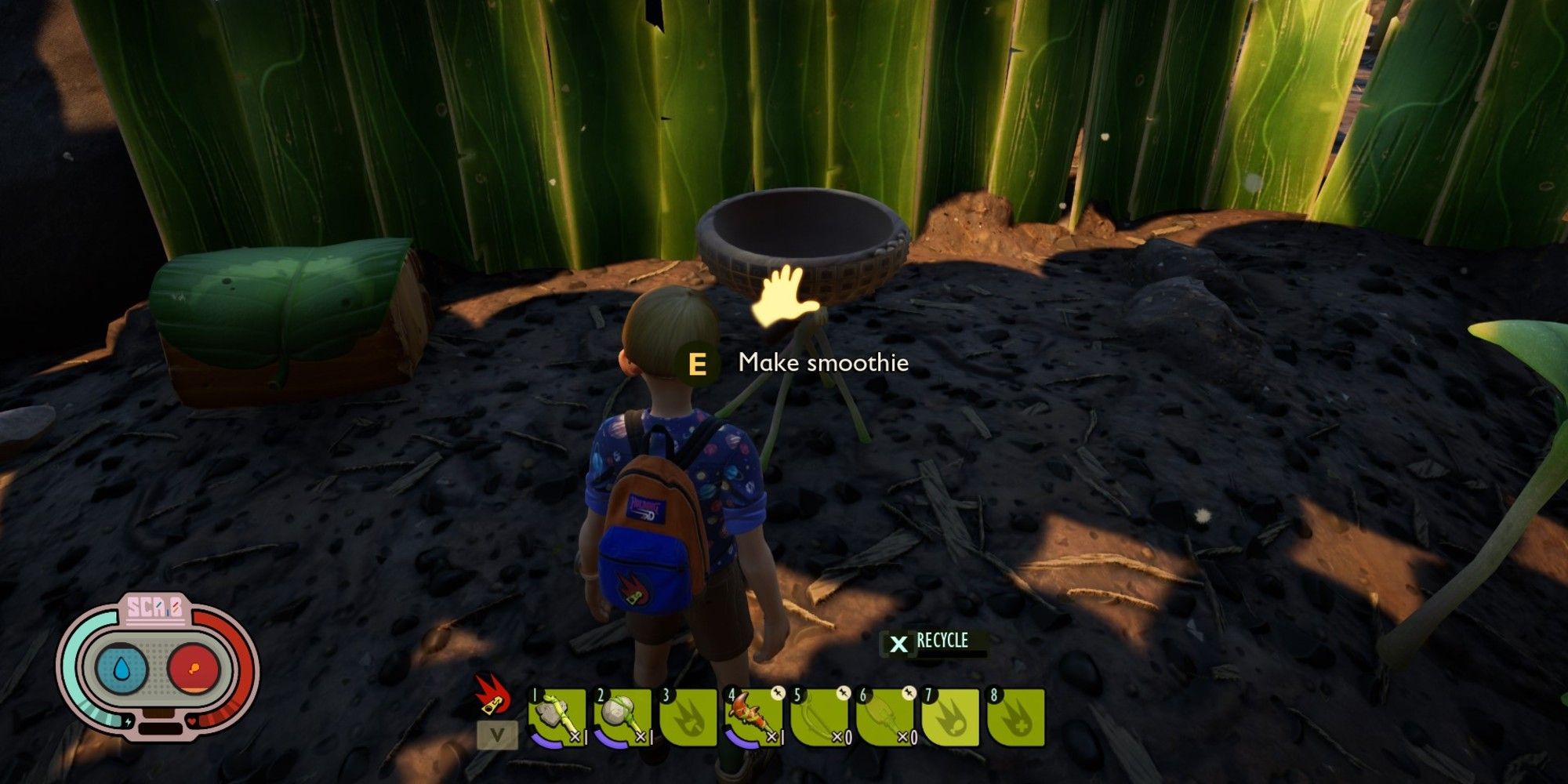Equip the red spiked club in slot 4
The width and height of the screenshot is (1568, 784).
point(754,717)
